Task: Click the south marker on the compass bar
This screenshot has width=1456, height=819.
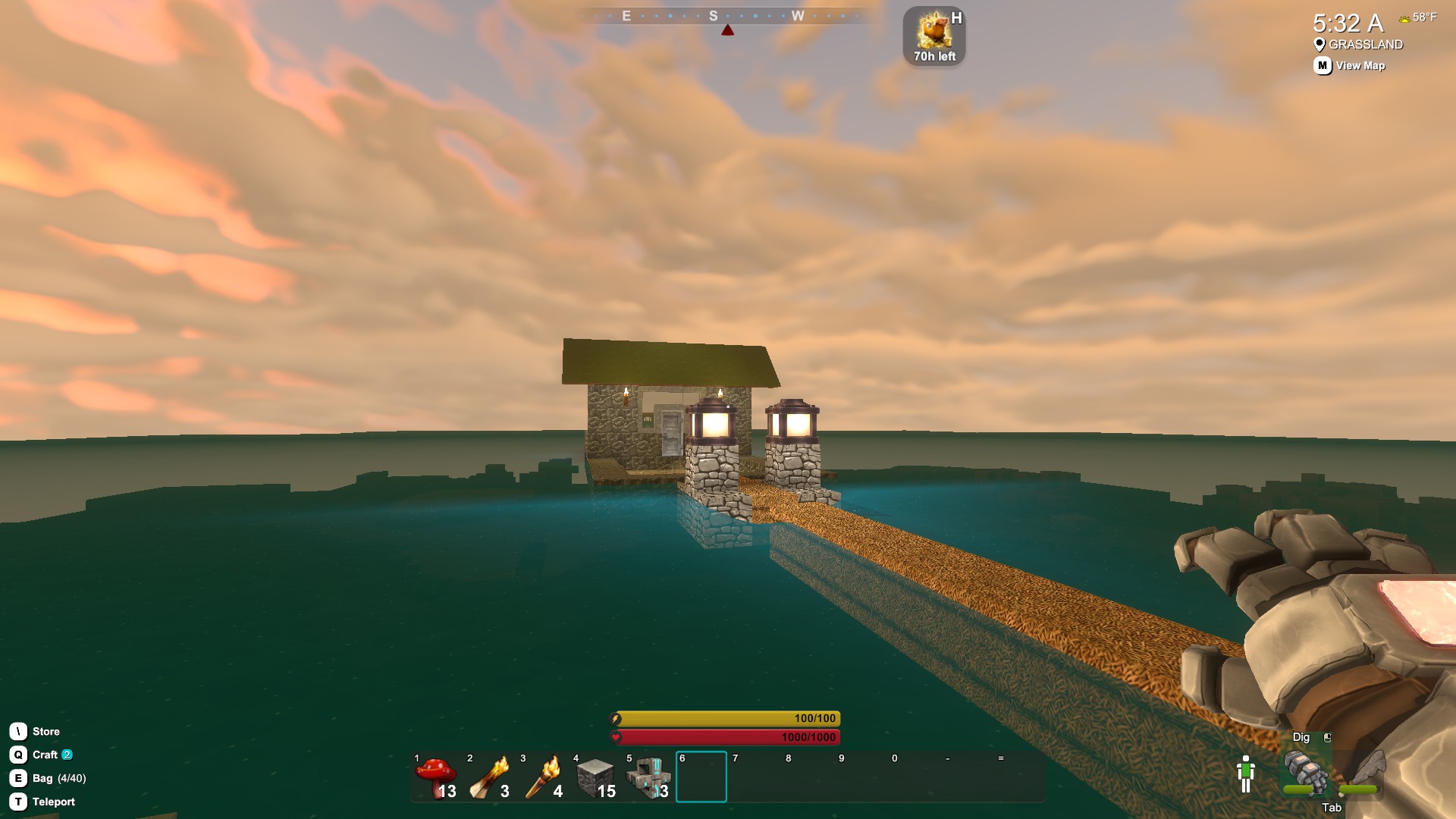Action: pyautogui.click(x=713, y=15)
